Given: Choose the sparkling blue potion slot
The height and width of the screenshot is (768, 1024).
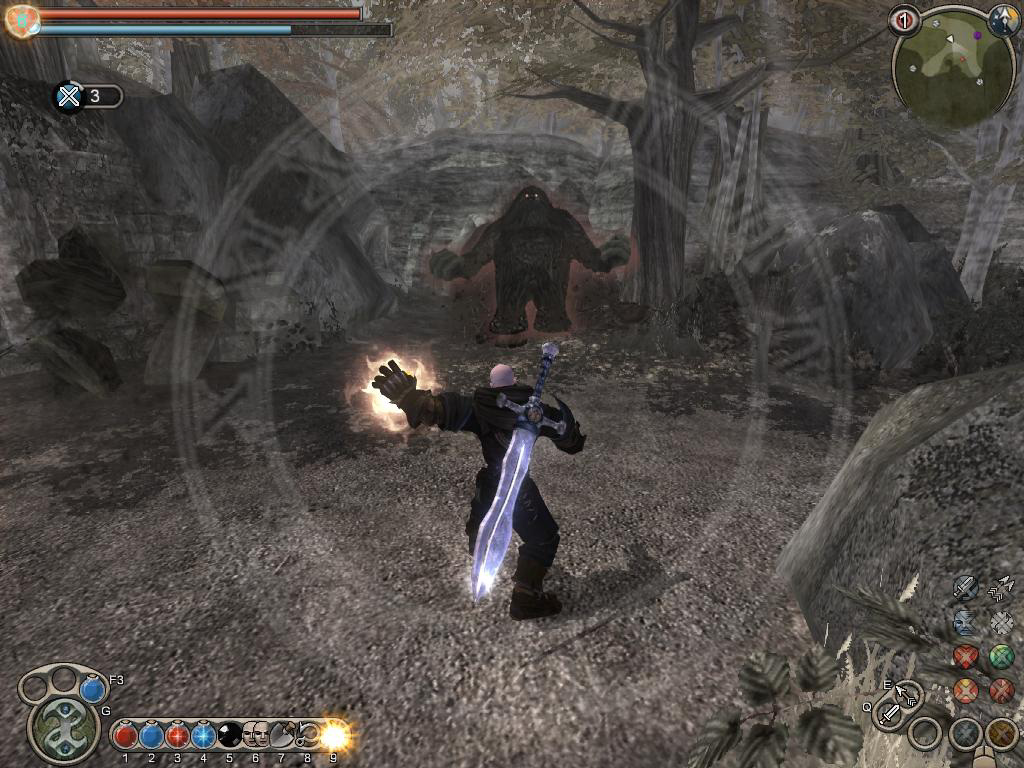Looking at the screenshot, I should tap(203, 737).
